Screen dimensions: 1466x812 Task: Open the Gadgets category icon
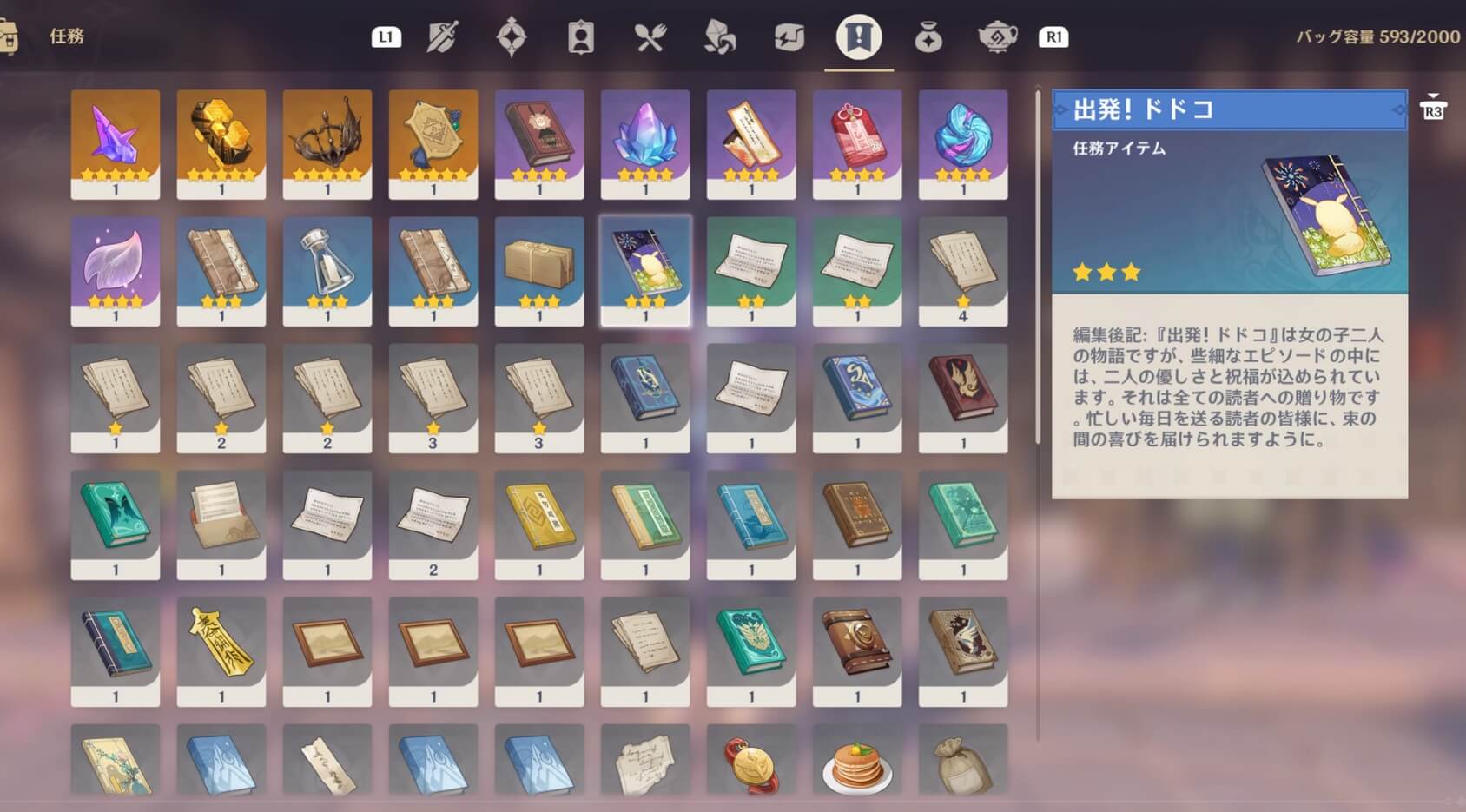pos(789,37)
